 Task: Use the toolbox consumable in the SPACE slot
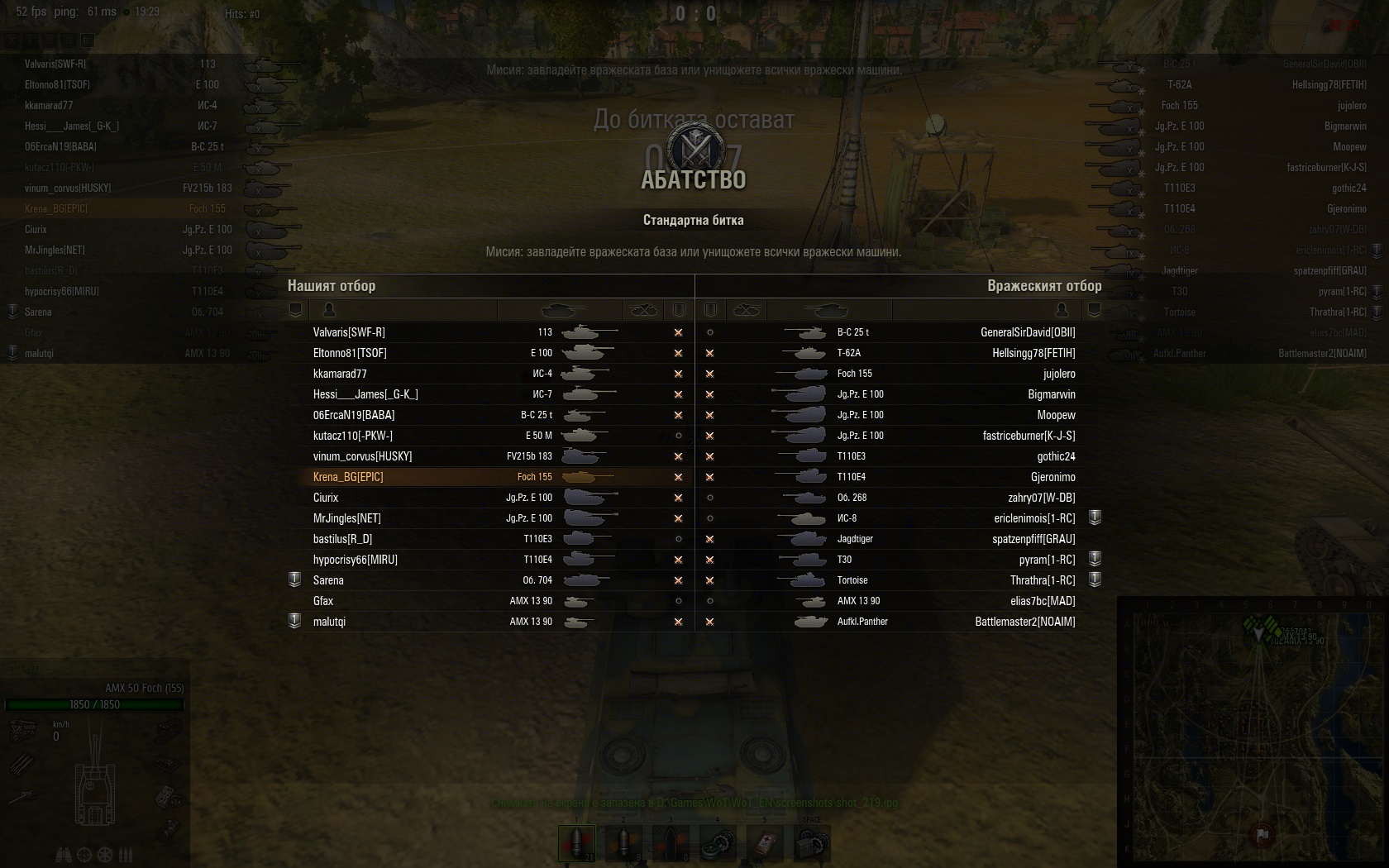pos(811,843)
